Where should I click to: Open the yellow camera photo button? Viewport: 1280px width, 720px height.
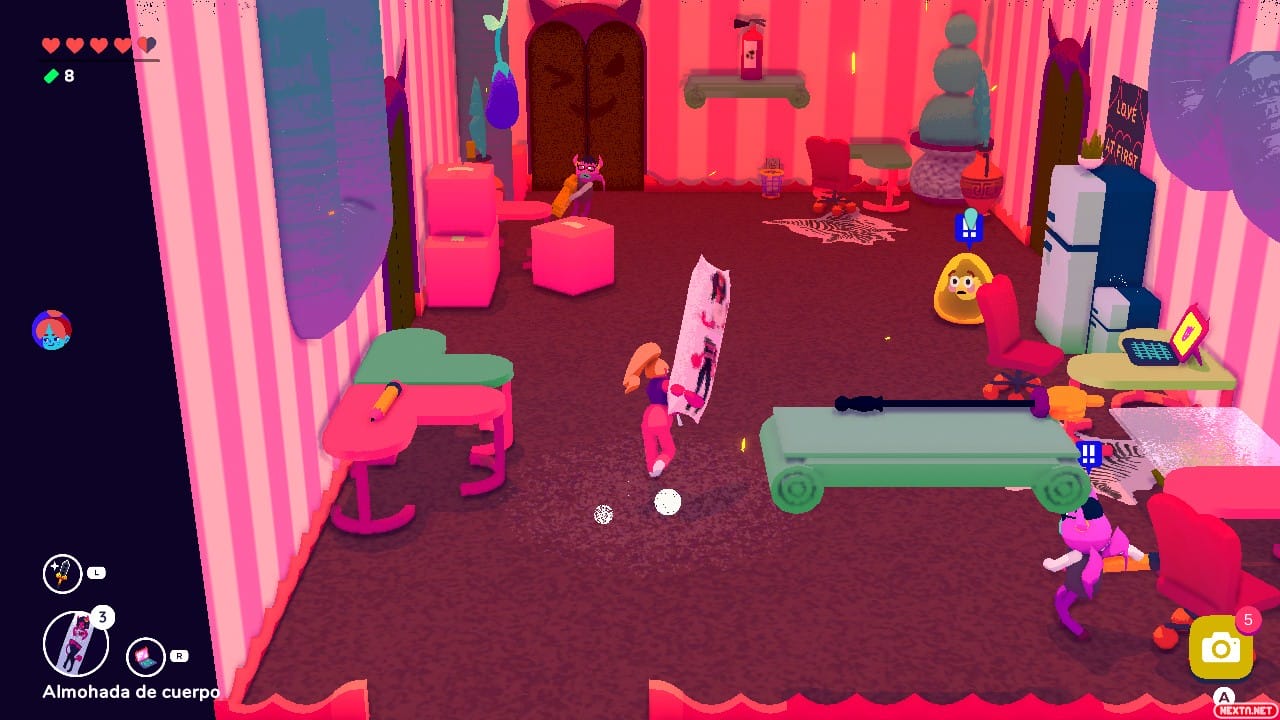pos(1220,648)
